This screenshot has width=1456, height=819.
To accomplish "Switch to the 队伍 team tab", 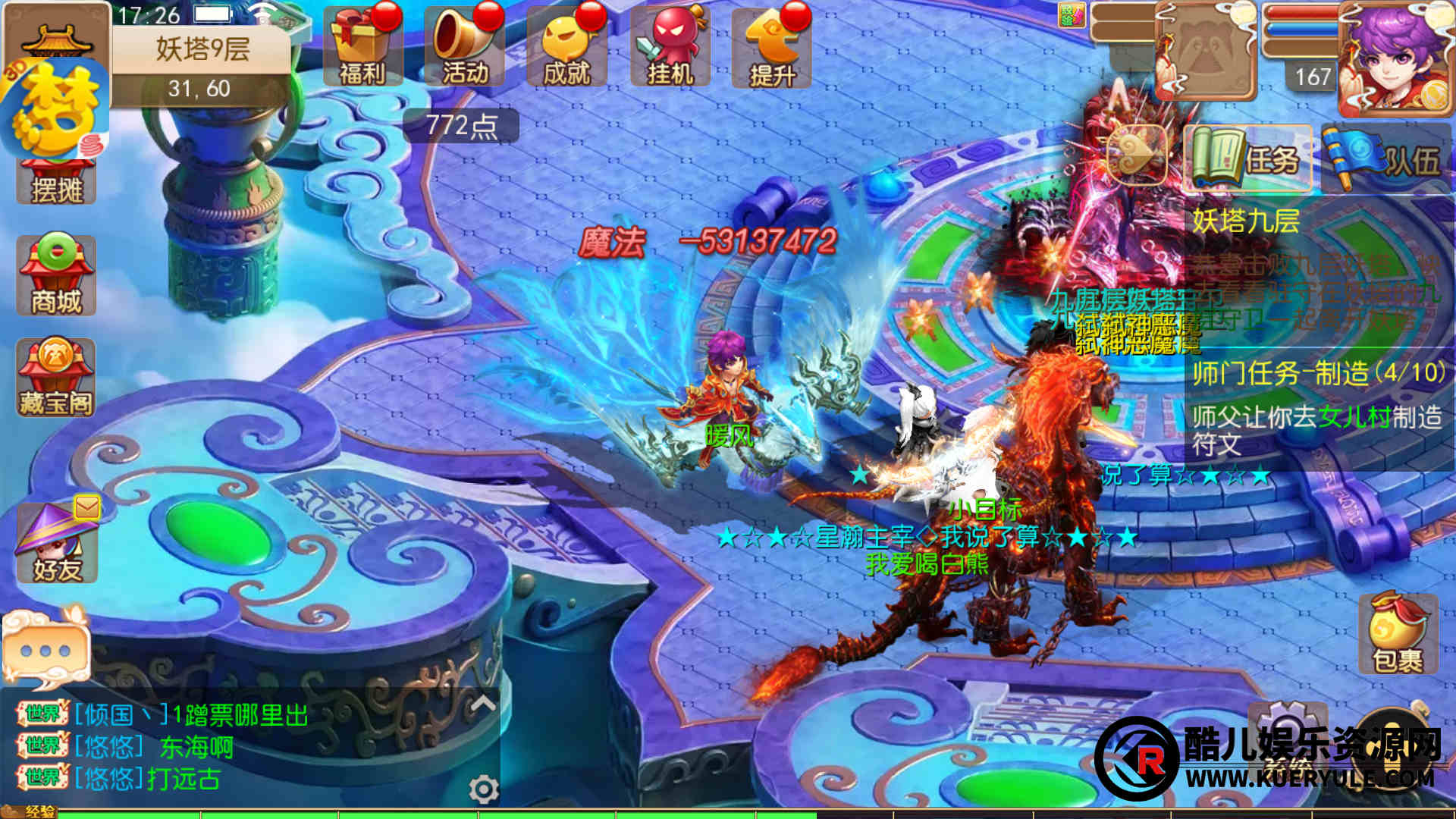I will 1384,159.
